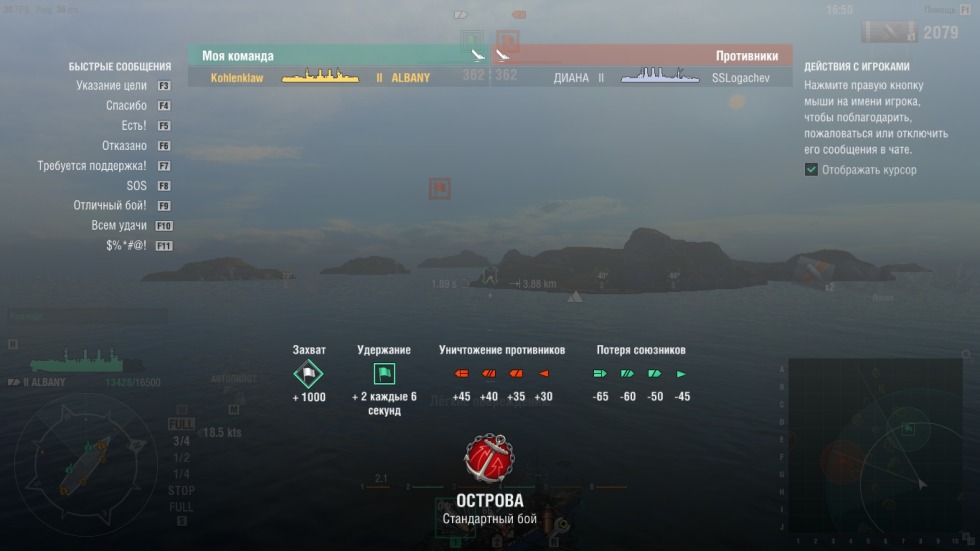Viewport: 980px width, 551px height.
Task: Select player Kohlenklaw in my team list
Action: 237,77
